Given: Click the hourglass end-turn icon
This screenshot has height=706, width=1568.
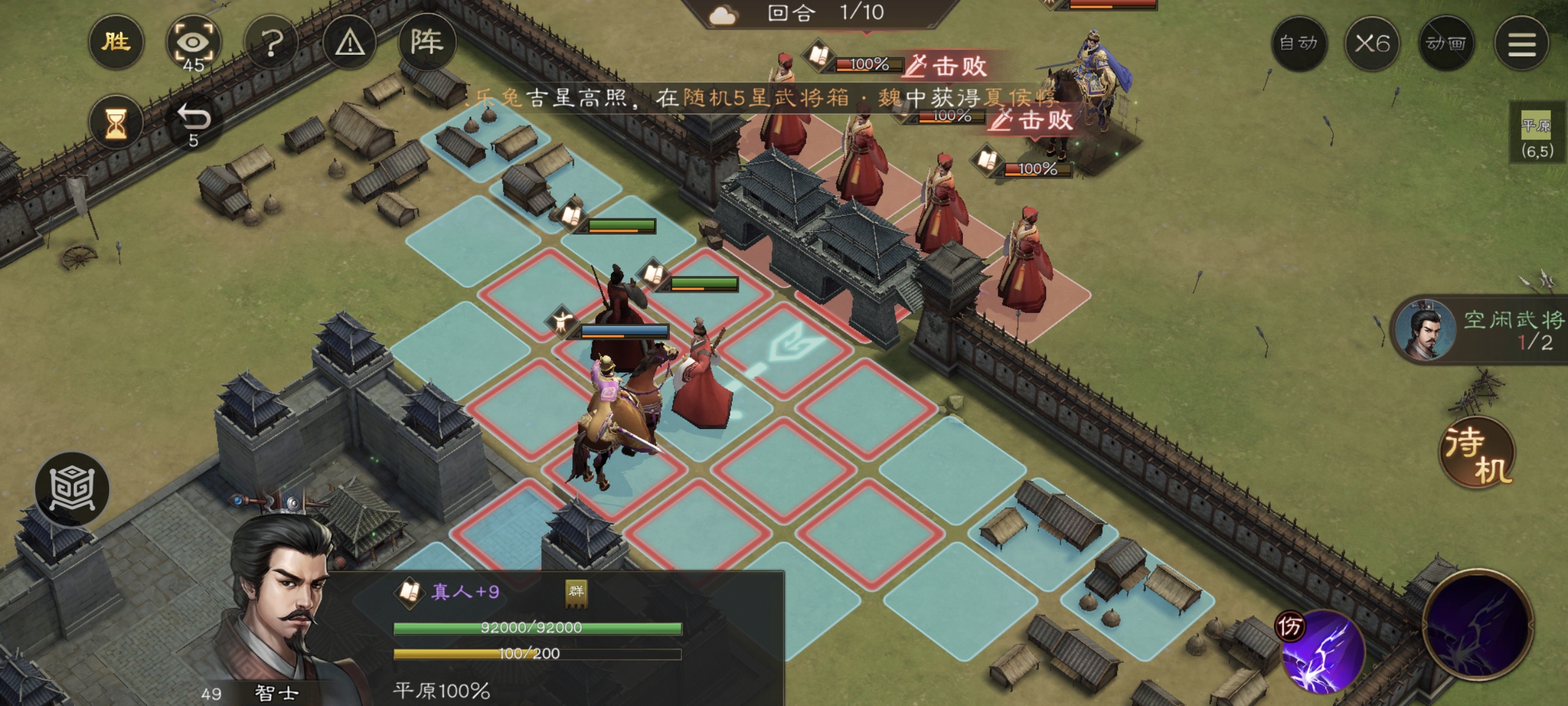Looking at the screenshot, I should 116,122.
